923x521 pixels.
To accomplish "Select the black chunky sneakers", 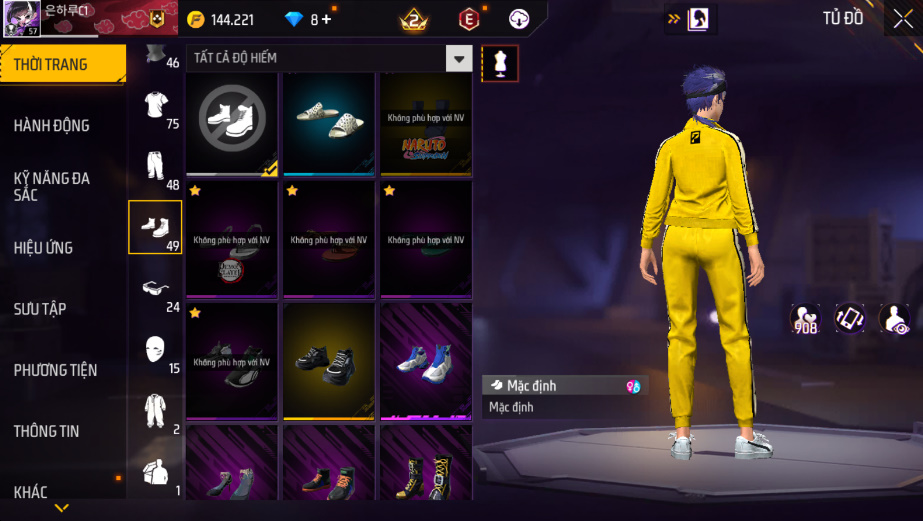I will click(329, 362).
